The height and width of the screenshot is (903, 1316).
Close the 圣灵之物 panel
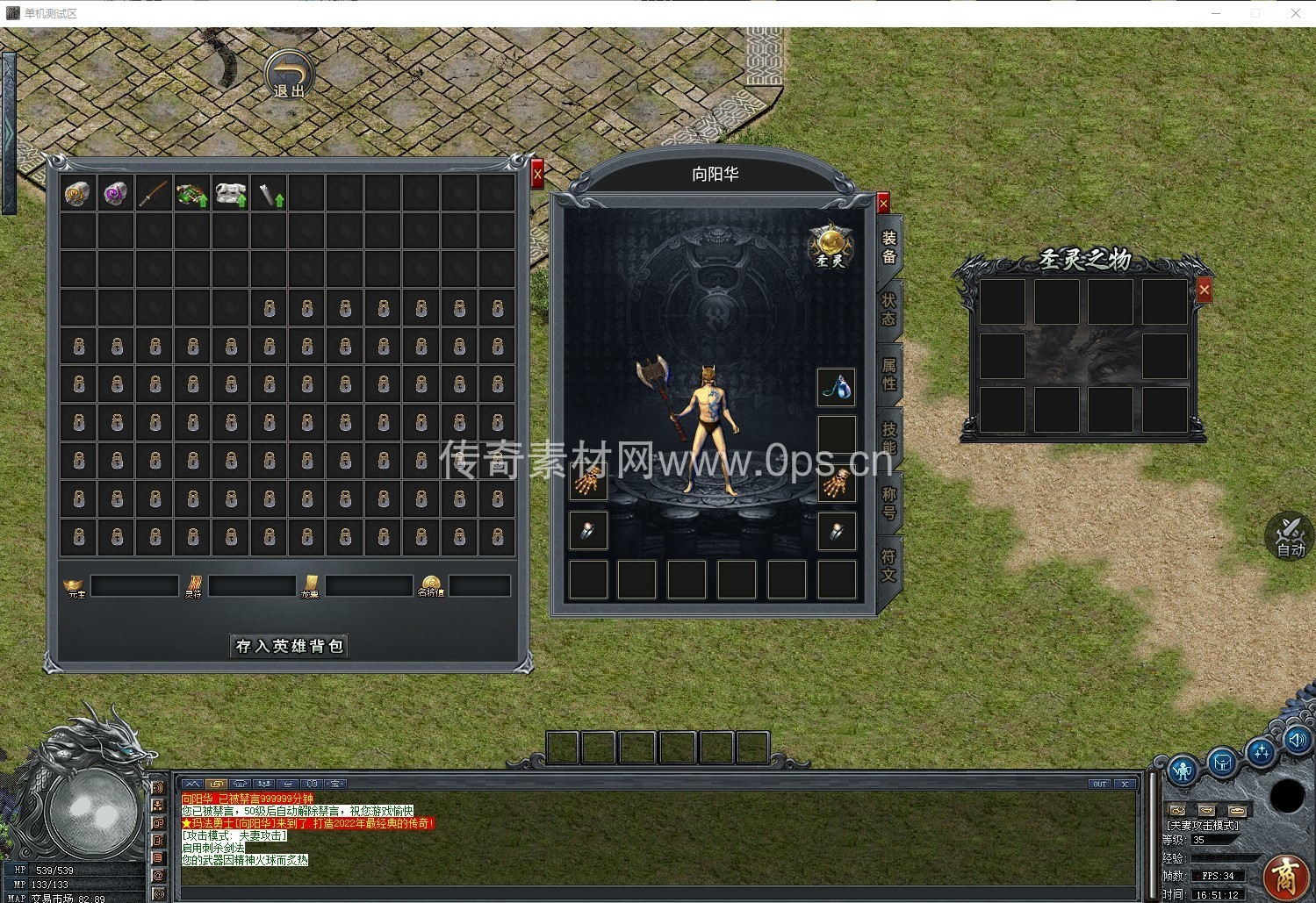[x=1204, y=290]
